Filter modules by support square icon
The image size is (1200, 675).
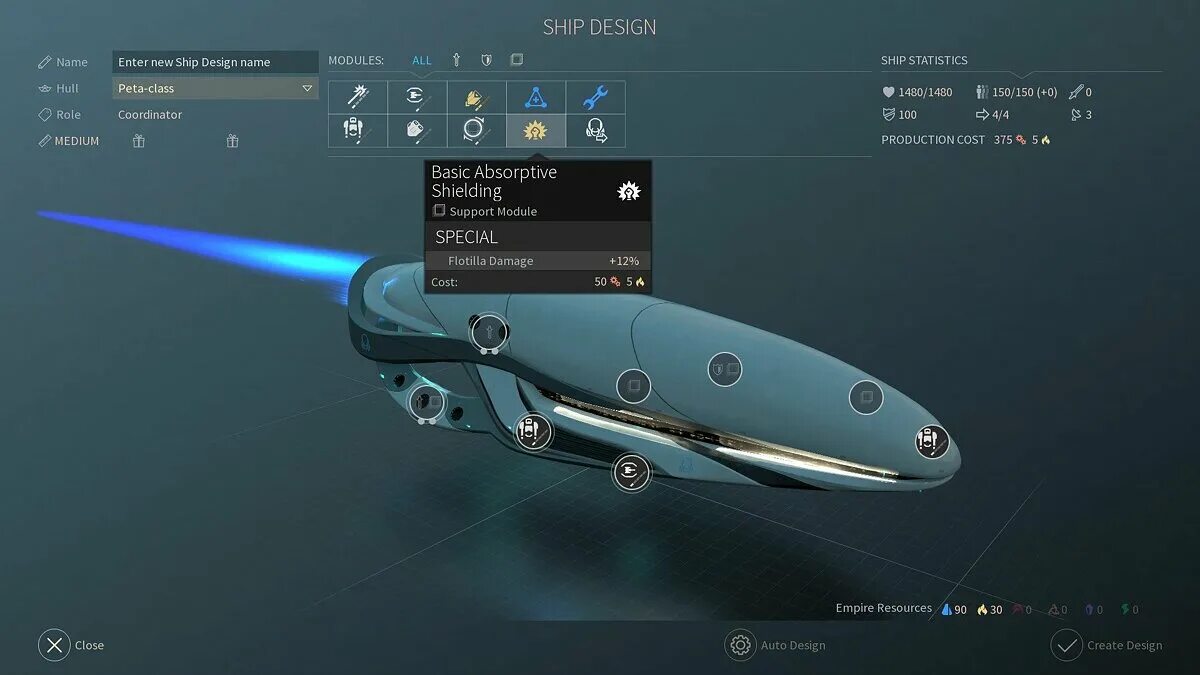[x=516, y=60]
